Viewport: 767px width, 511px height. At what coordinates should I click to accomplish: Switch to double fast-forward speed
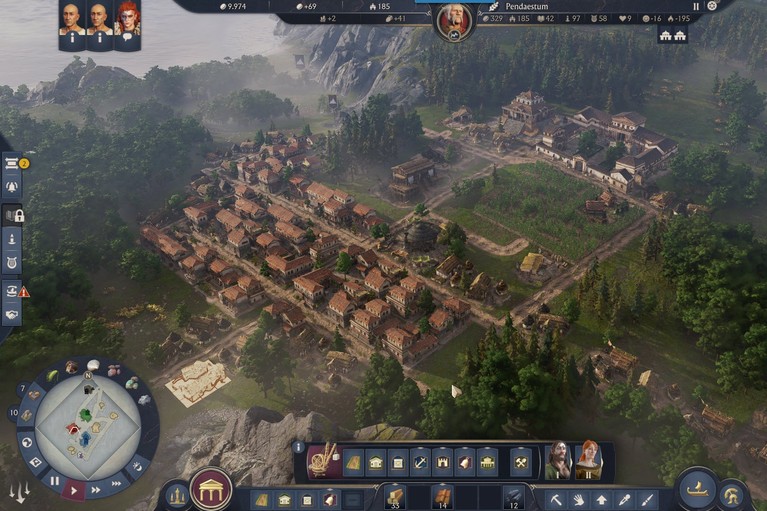coord(96,489)
